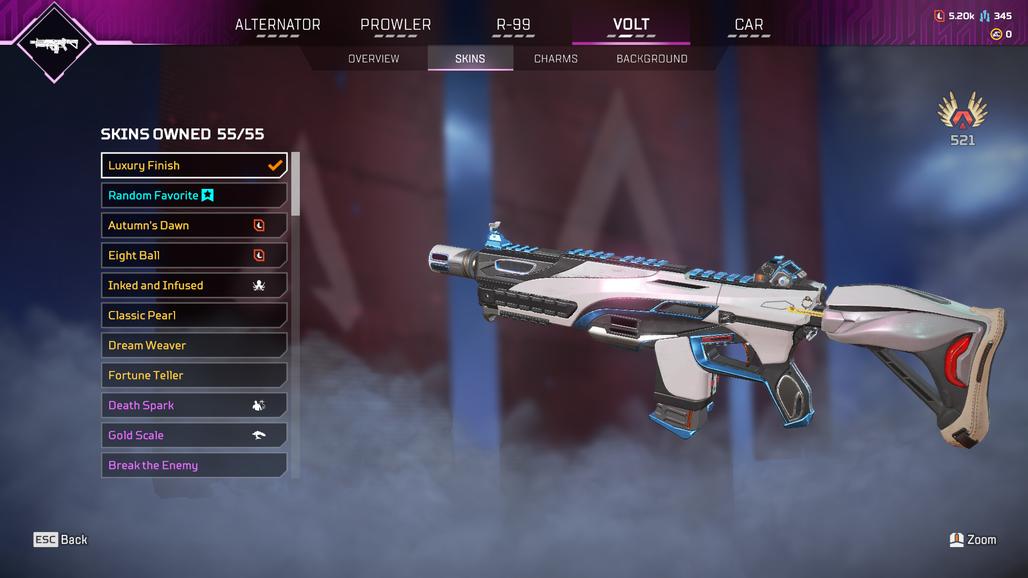1028x578 pixels.
Task: Switch to the Alternator weapon tab
Action: pos(277,25)
